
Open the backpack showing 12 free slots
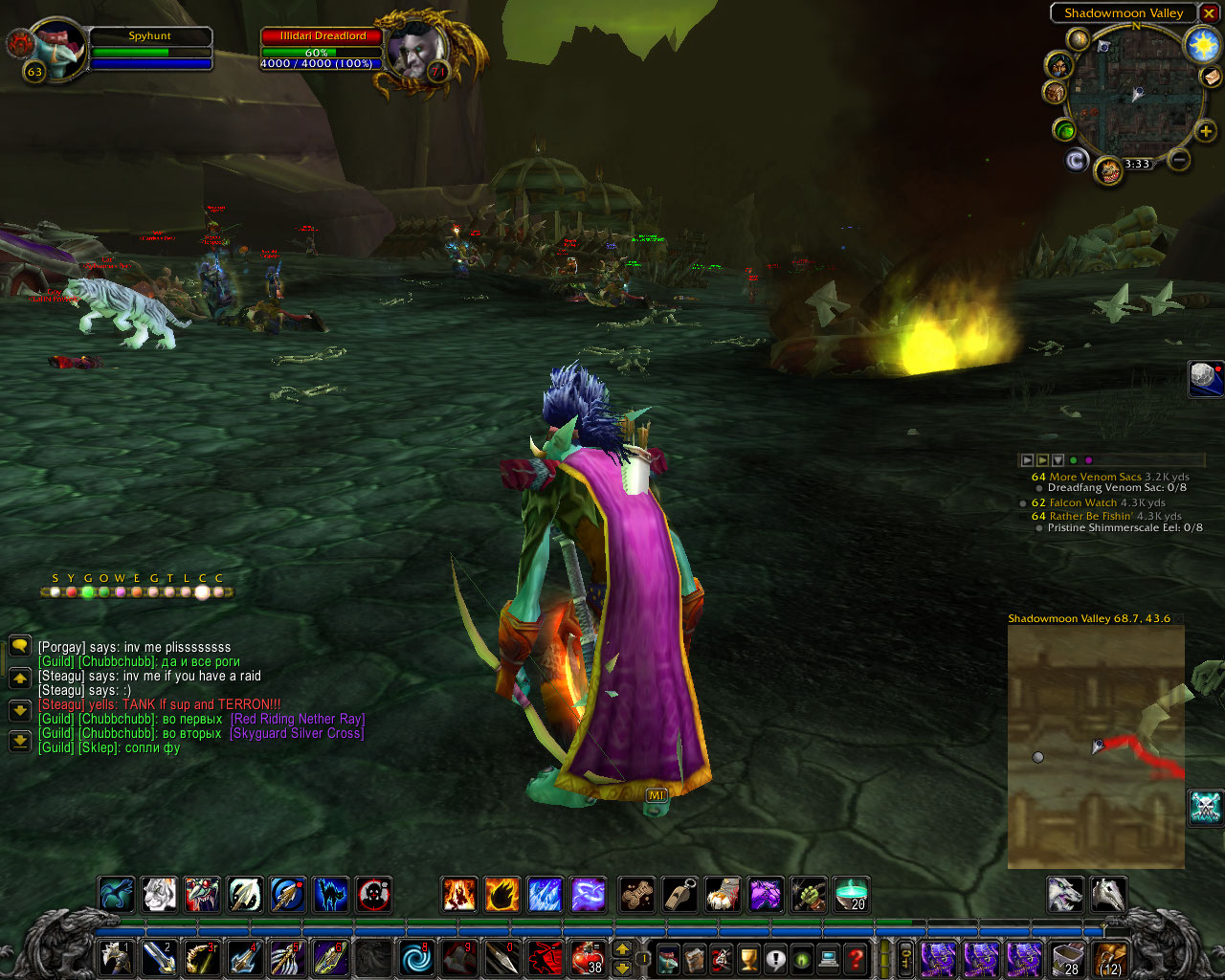[1110, 958]
